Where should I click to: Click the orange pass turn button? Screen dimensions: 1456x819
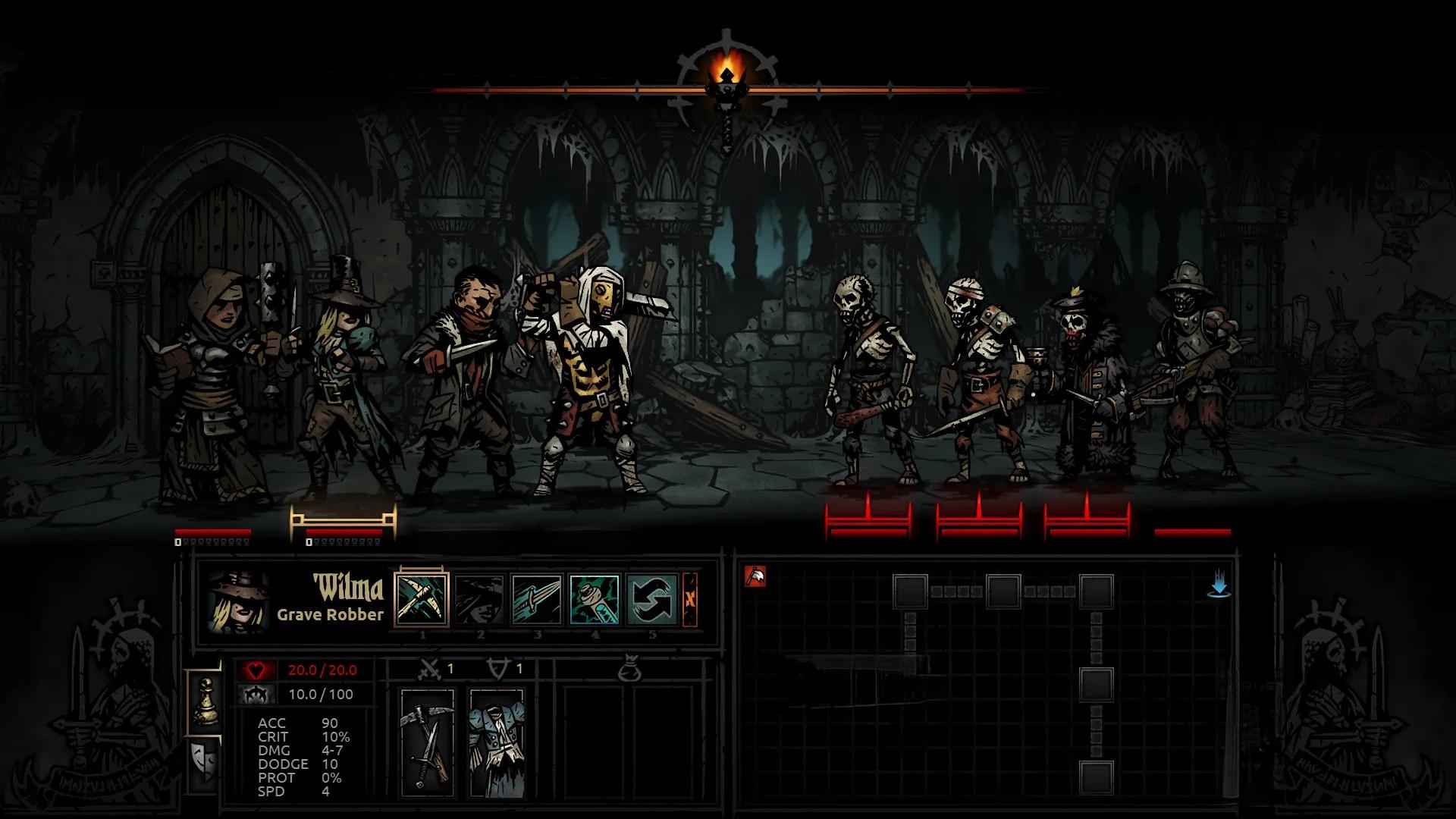coord(690,599)
